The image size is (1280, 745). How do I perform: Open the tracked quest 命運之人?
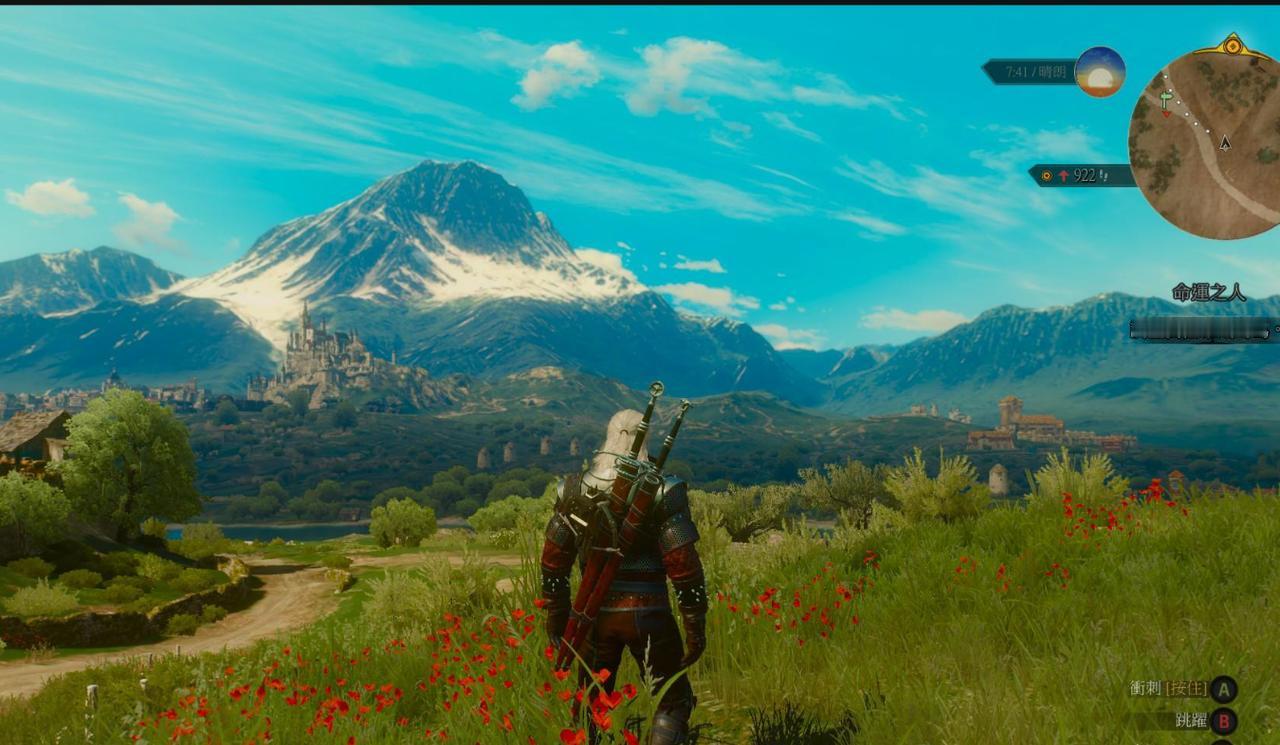[x=1209, y=293]
